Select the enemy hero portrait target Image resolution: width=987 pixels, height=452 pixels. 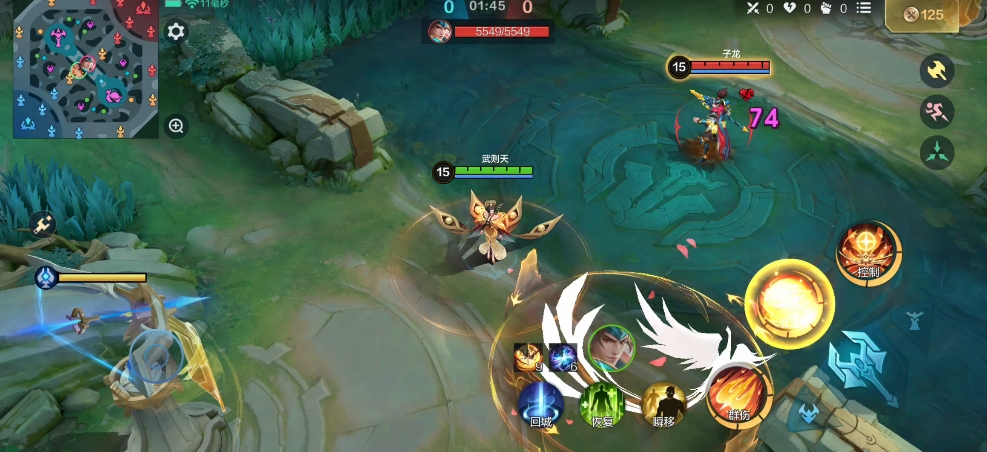click(x=611, y=347)
